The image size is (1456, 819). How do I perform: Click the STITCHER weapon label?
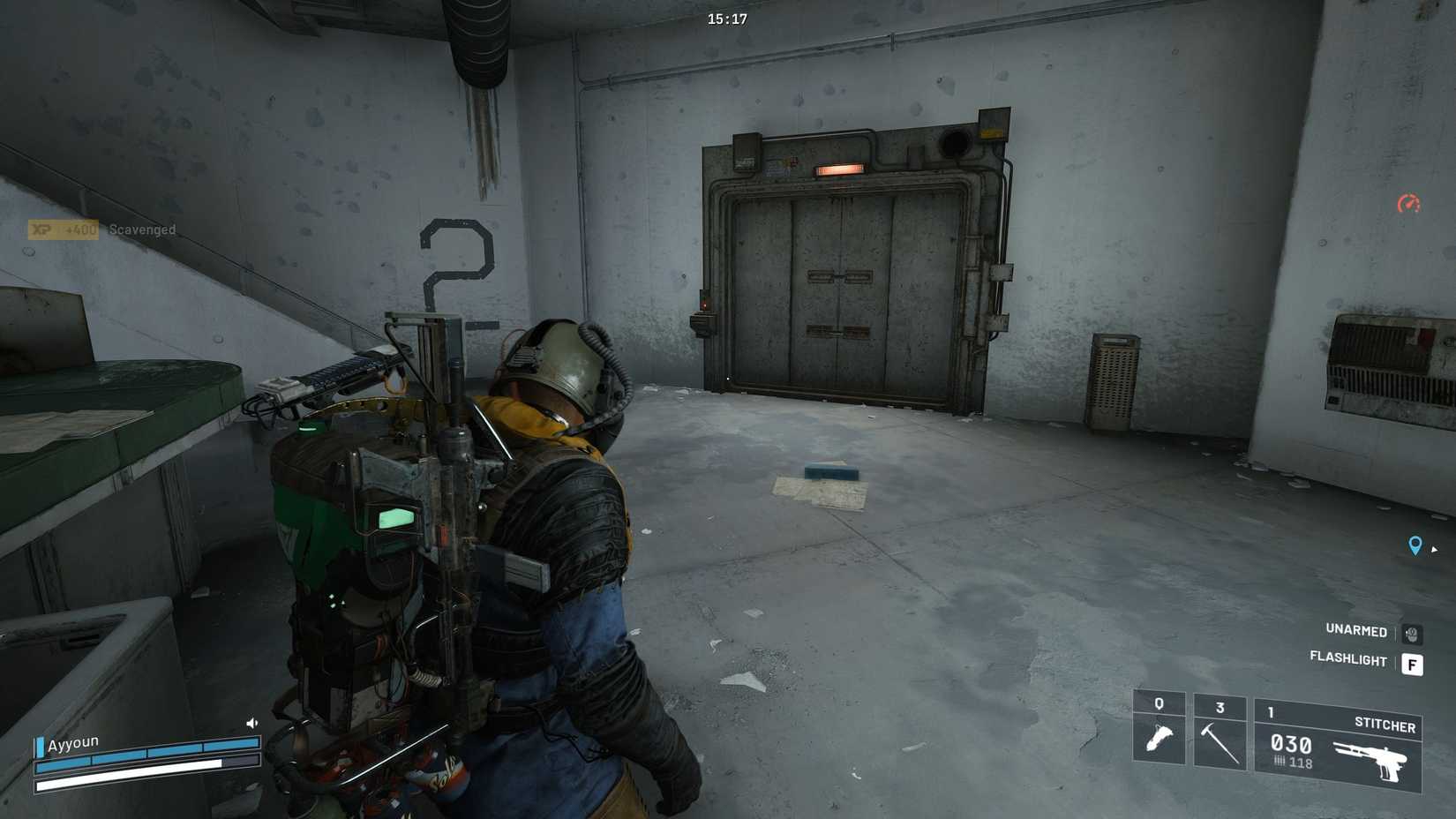point(1385,726)
